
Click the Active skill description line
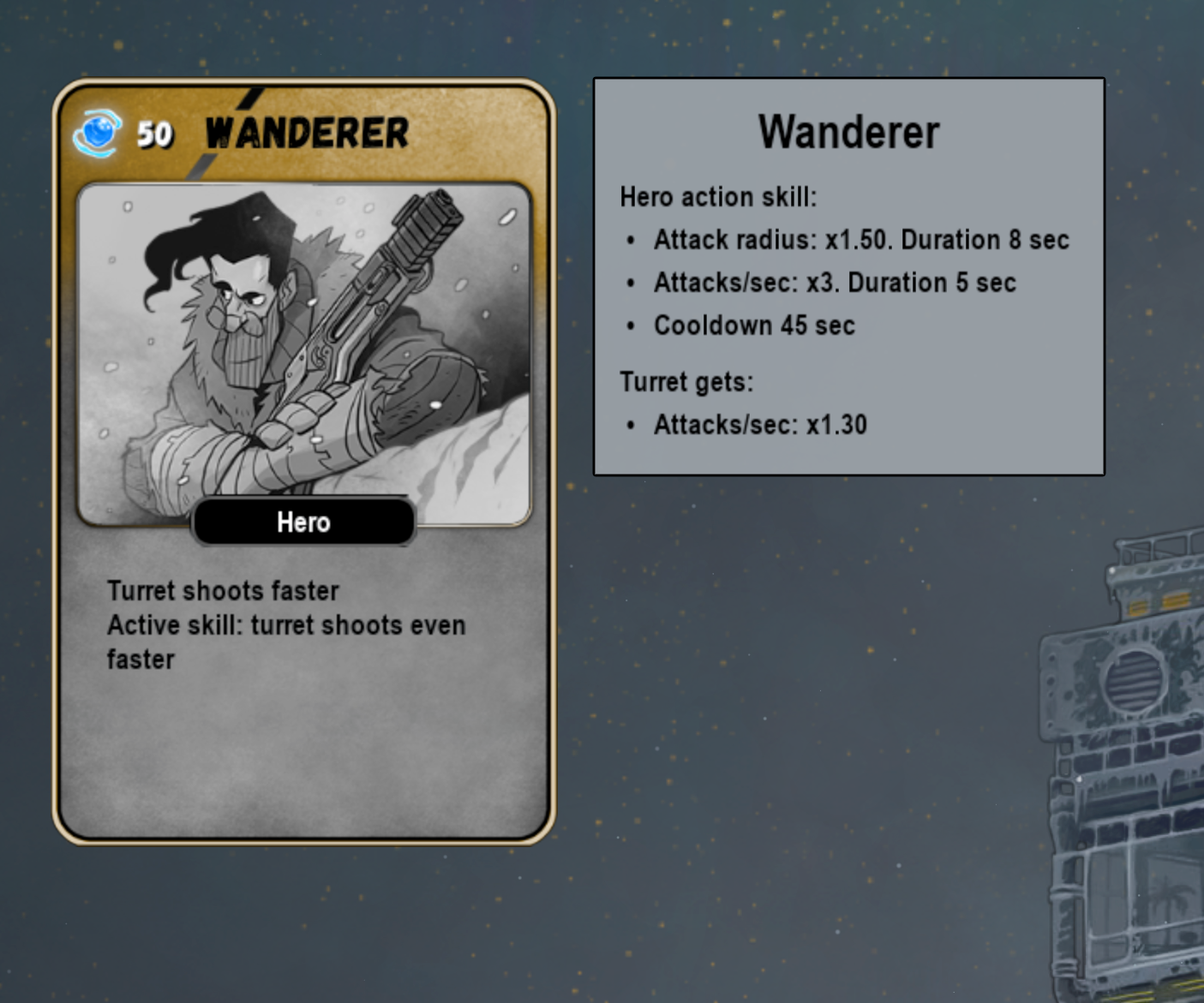[x=285, y=625]
